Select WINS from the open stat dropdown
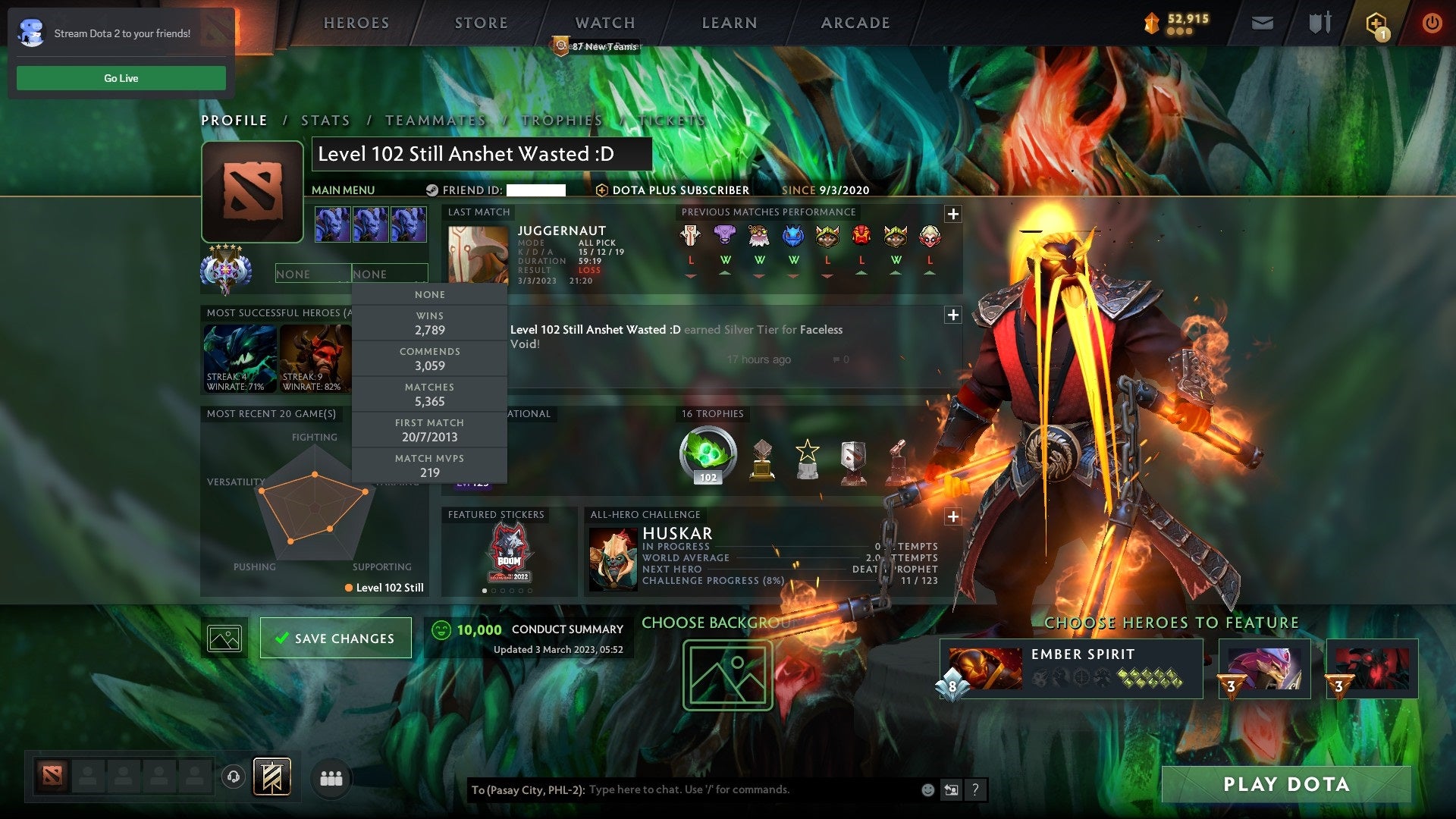The height and width of the screenshot is (819, 1456). [429, 323]
